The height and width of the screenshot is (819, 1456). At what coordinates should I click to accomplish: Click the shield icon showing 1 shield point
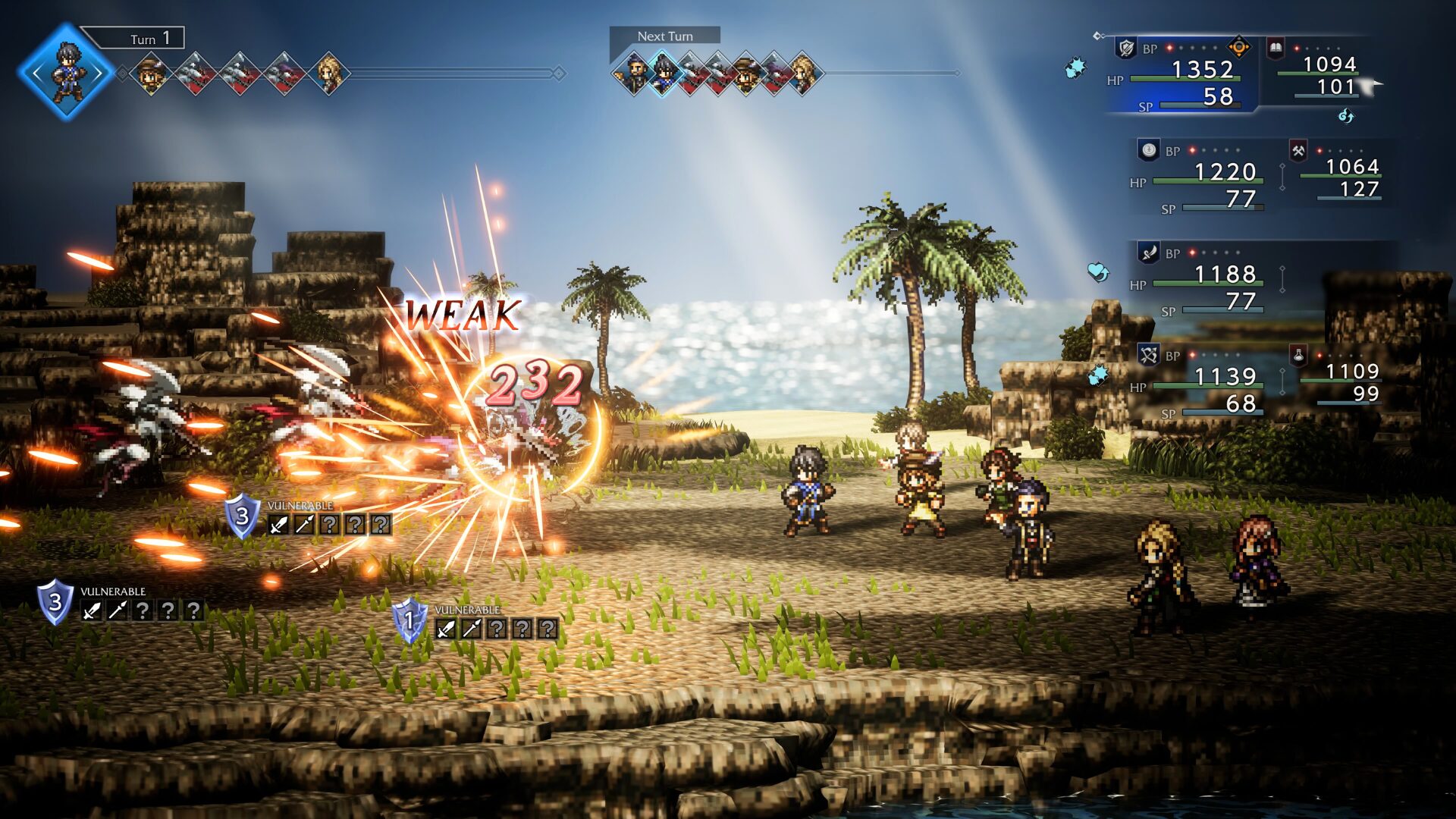[x=409, y=620]
